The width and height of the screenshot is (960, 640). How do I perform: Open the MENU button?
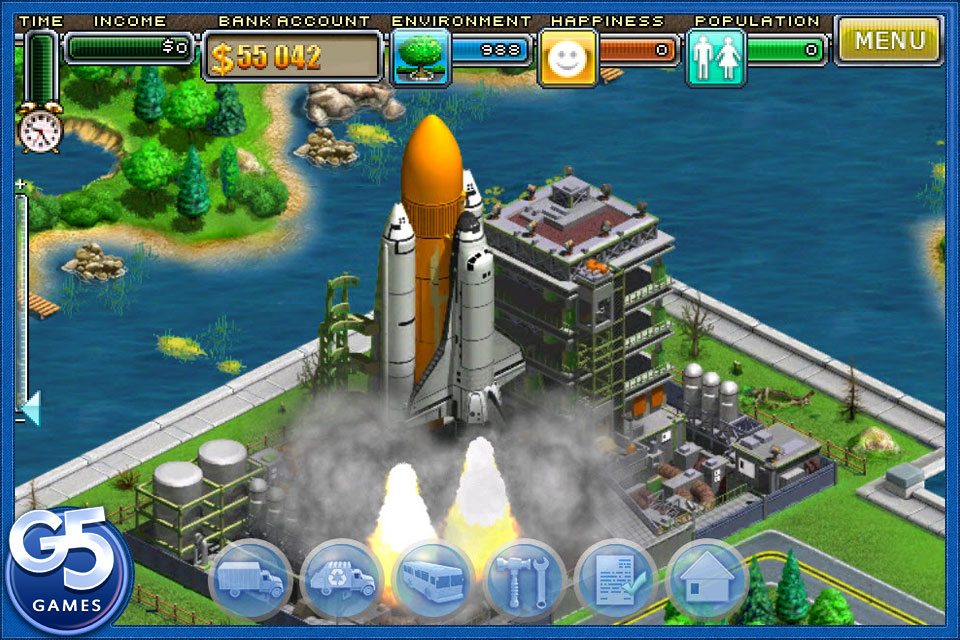click(x=889, y=41)
